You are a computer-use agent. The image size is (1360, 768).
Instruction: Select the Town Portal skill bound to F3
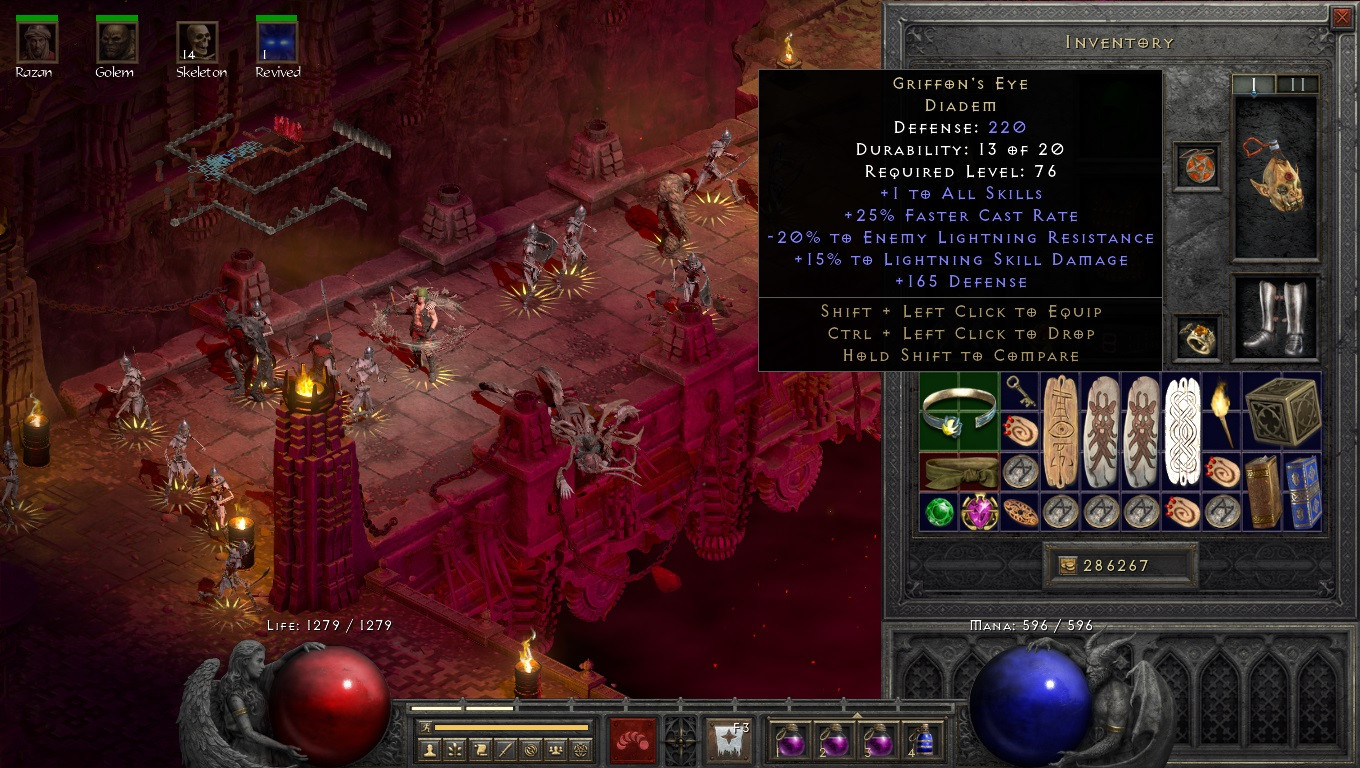pos(726,742)
